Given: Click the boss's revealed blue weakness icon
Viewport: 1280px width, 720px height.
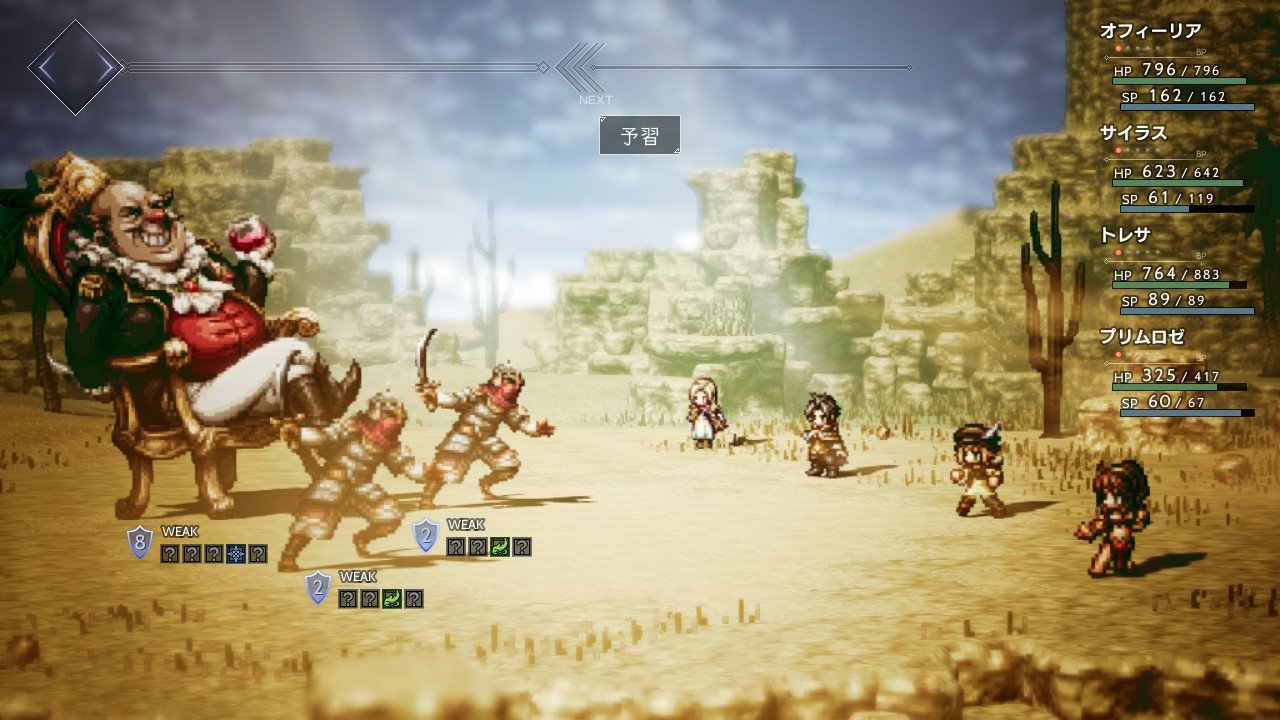Looking at the screenshot, I should tap(236, 553).
